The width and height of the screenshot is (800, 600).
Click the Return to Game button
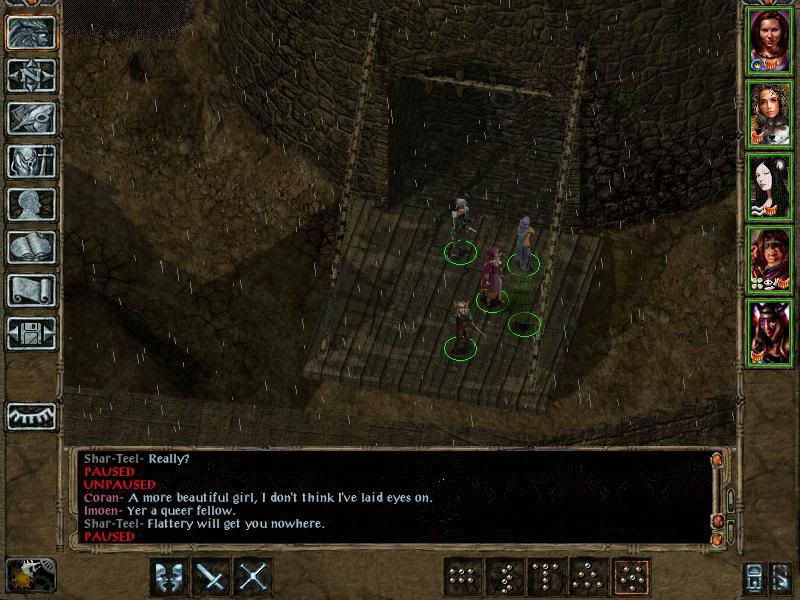click(31, 32)
